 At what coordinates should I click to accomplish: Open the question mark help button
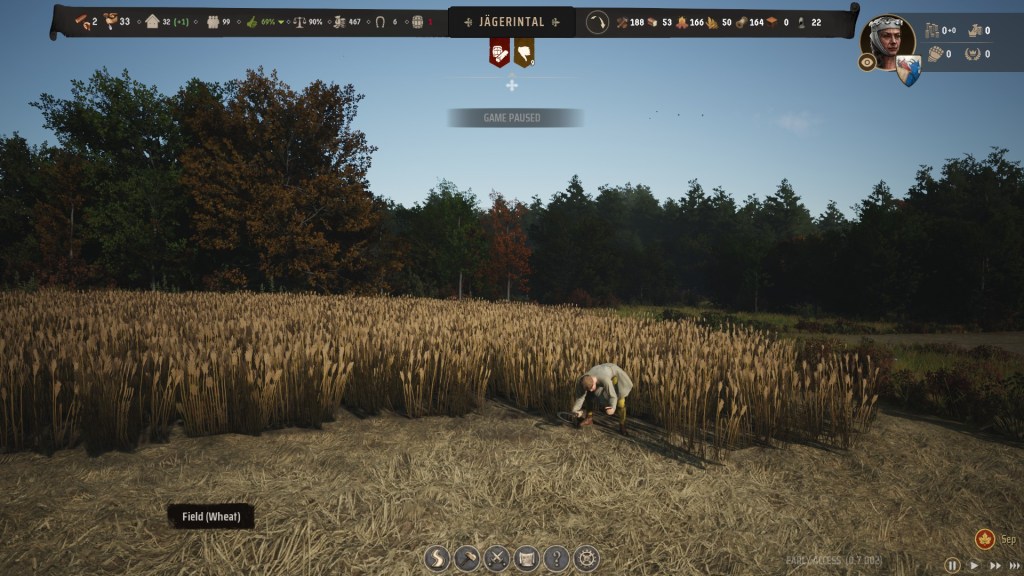[x=557, y=558]
